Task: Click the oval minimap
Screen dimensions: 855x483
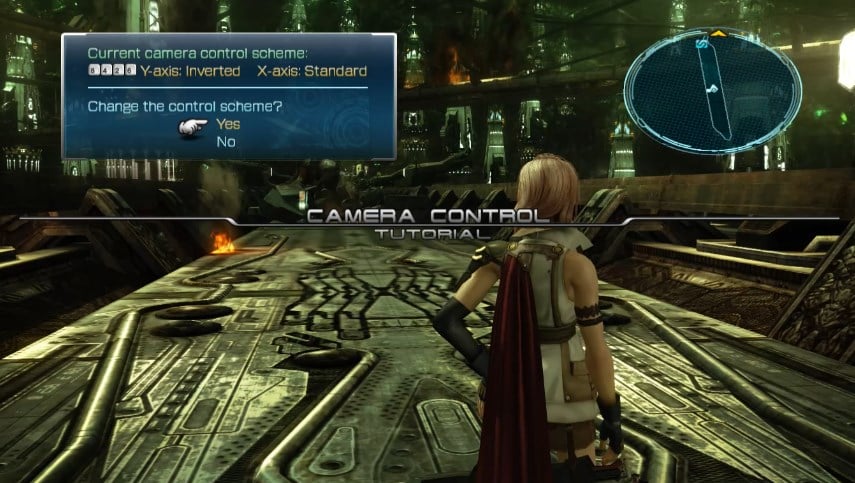Action: [711, 90]
